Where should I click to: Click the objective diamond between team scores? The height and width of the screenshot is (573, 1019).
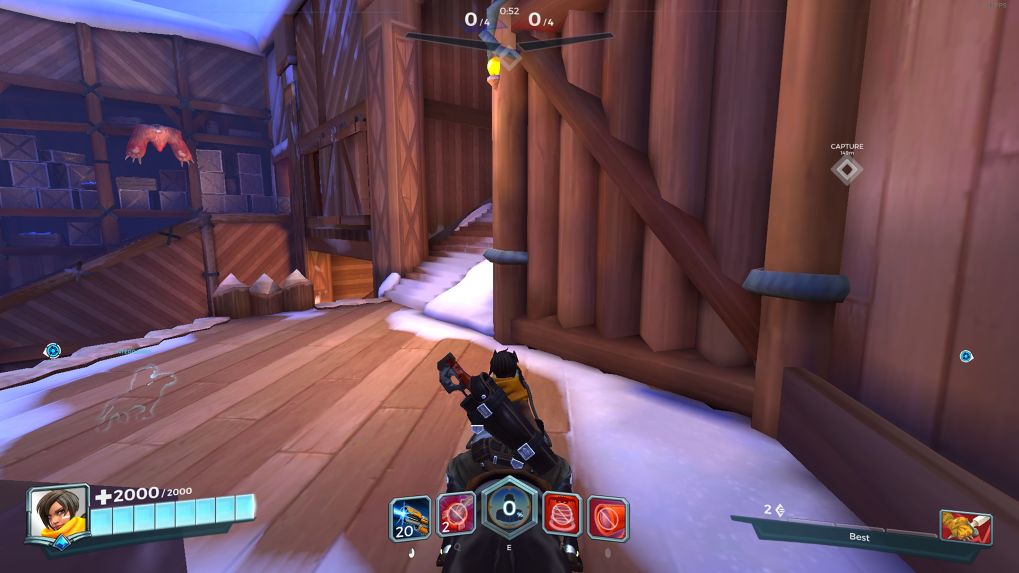coord(509,58)
